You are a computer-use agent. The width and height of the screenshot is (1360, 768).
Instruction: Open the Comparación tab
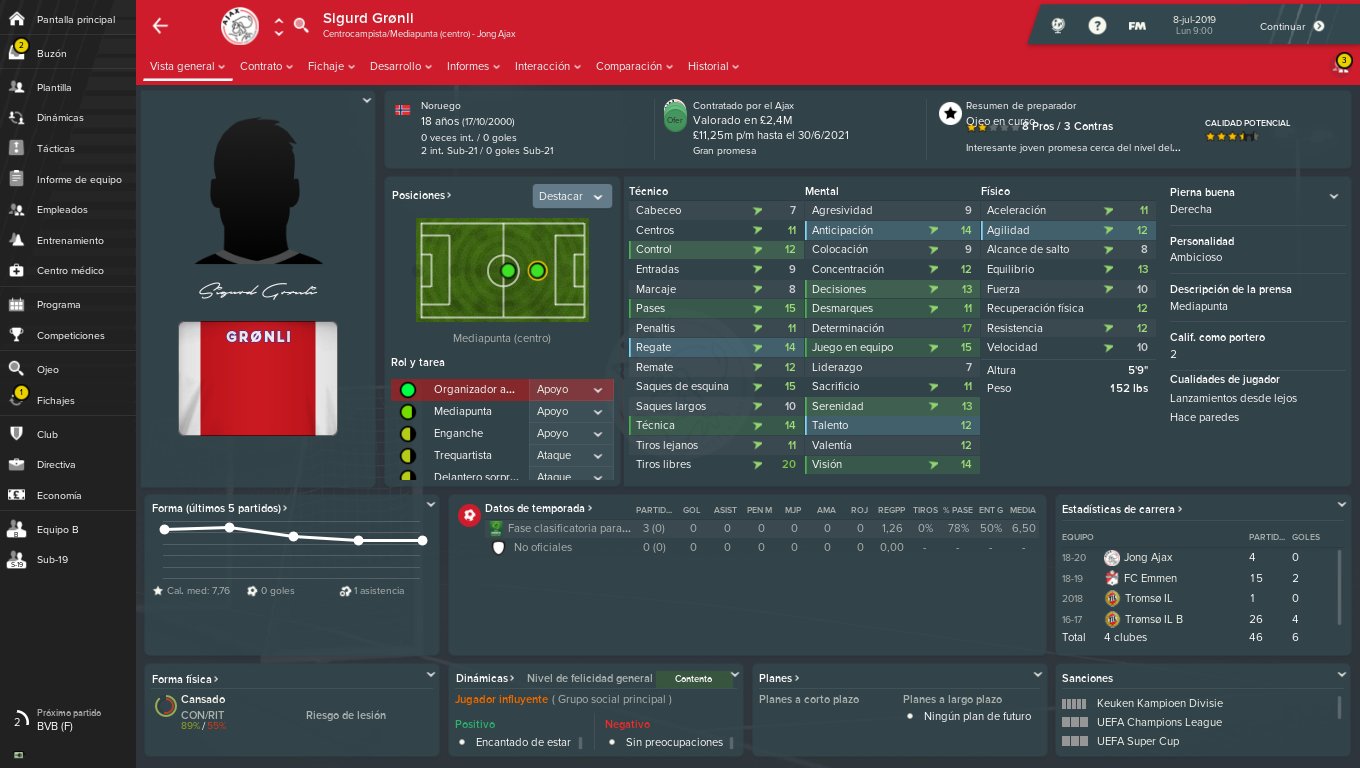coord(634,67)
